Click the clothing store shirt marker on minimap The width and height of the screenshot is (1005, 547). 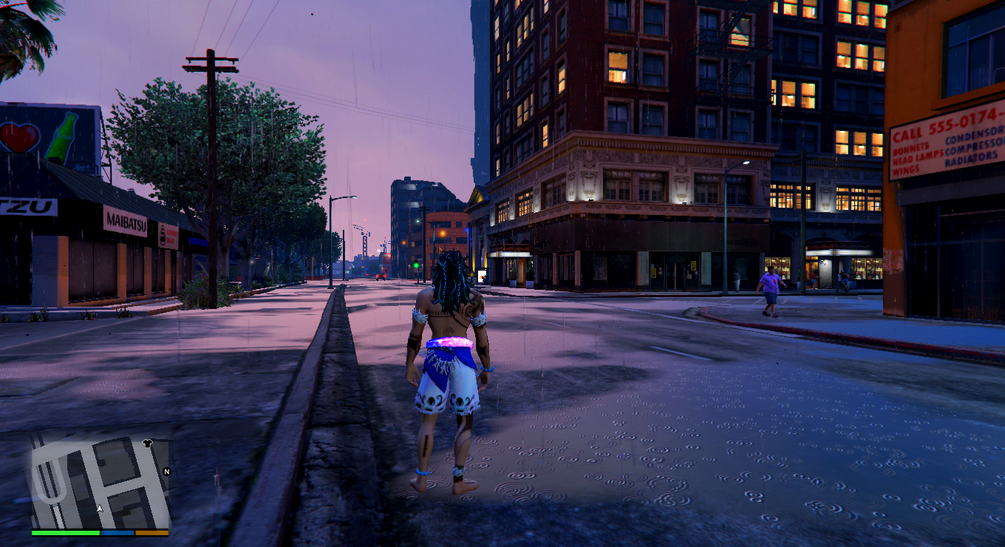pos(149,441)
